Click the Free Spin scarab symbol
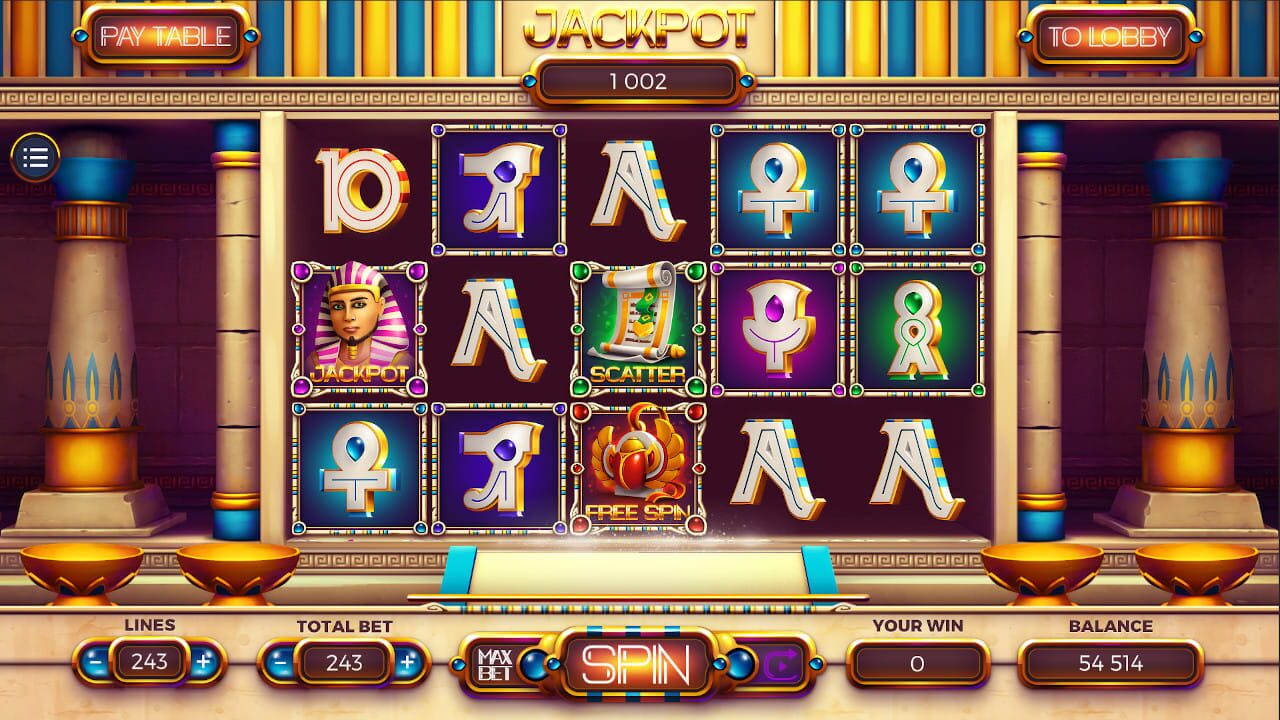The height and width of the screenshot is (720, 1280). (x=637, y=463)
